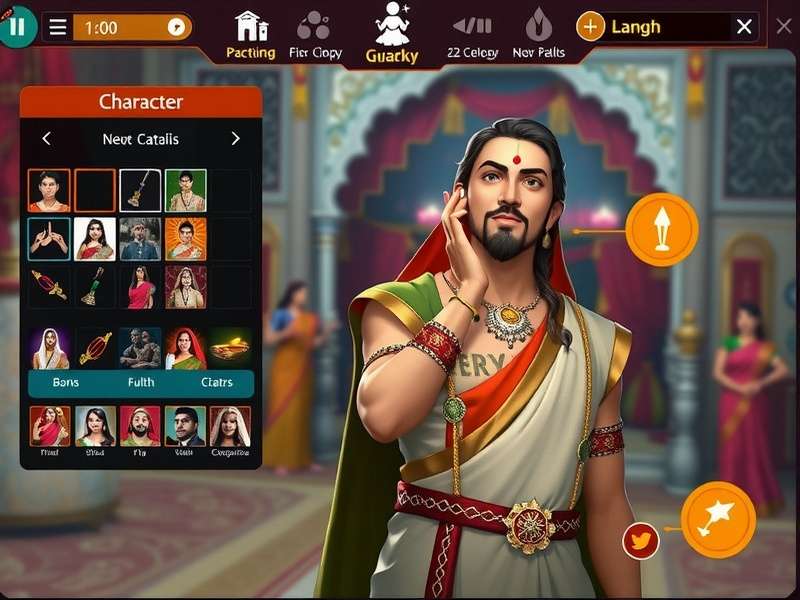Select the Guarky tab
The width and height of the screenshot is (800, 600).
392,34
